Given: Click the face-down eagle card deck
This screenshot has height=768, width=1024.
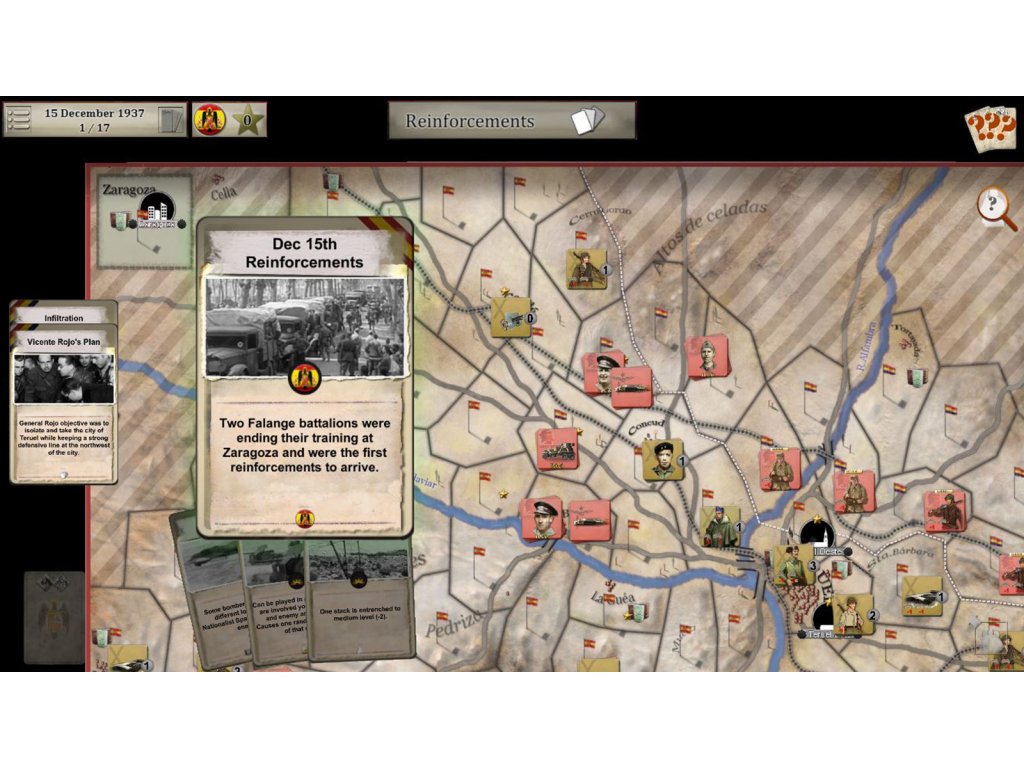Looking at the screenshot, I should [x=54, y=618].
